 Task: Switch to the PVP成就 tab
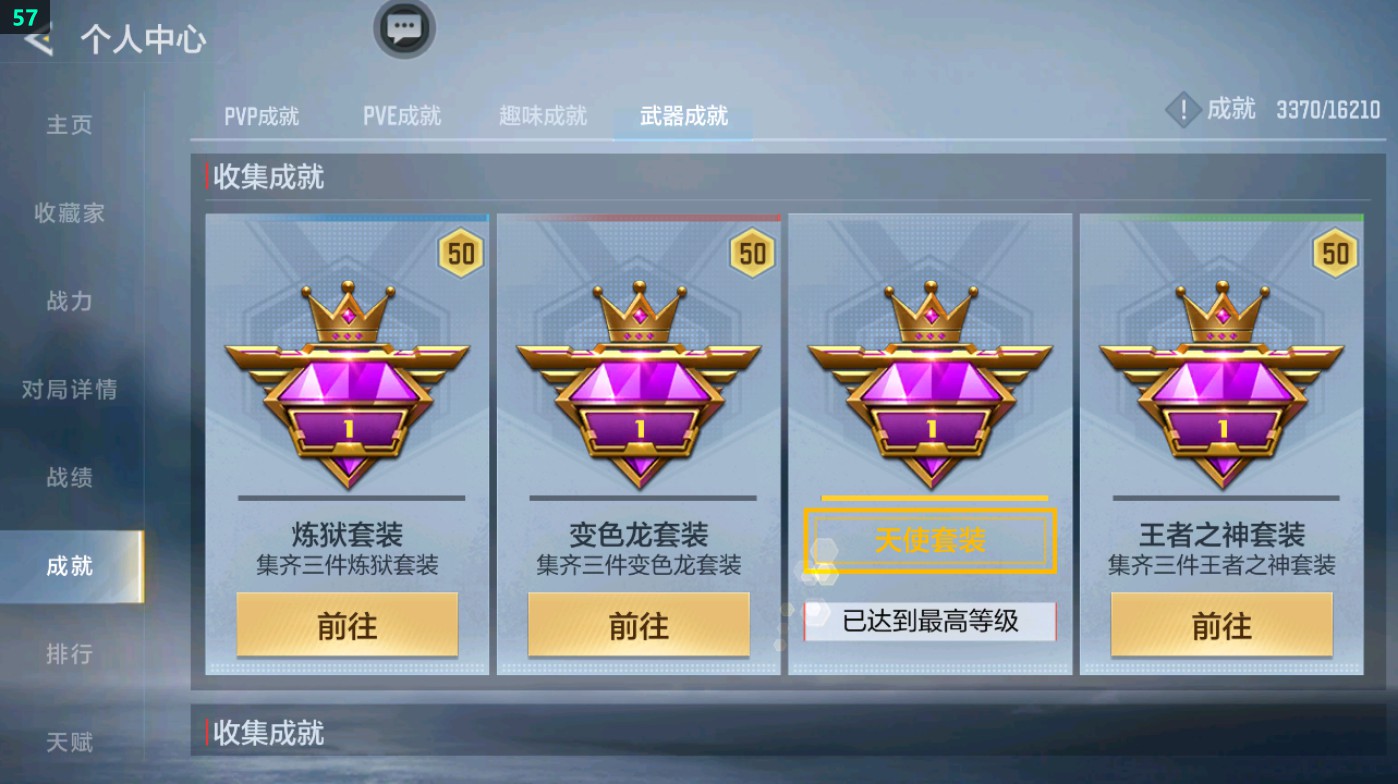coord(262,115)
